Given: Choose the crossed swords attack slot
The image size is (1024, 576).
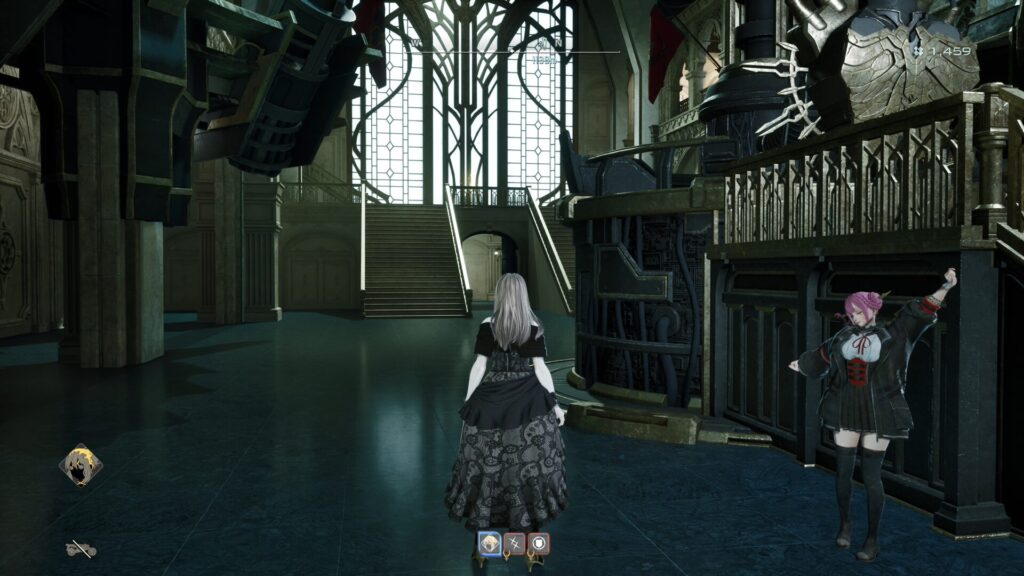Looking at the screenshot, I should pos(515,544).
